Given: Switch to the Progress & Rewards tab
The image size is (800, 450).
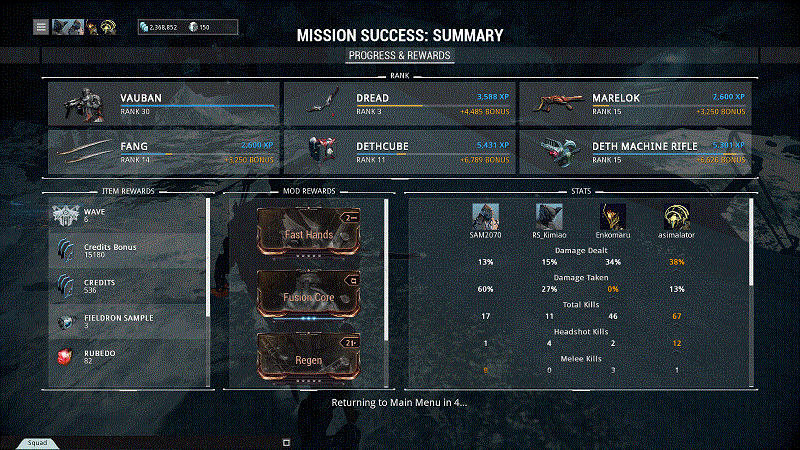Looking at the screenshot, I should [400, 55].
